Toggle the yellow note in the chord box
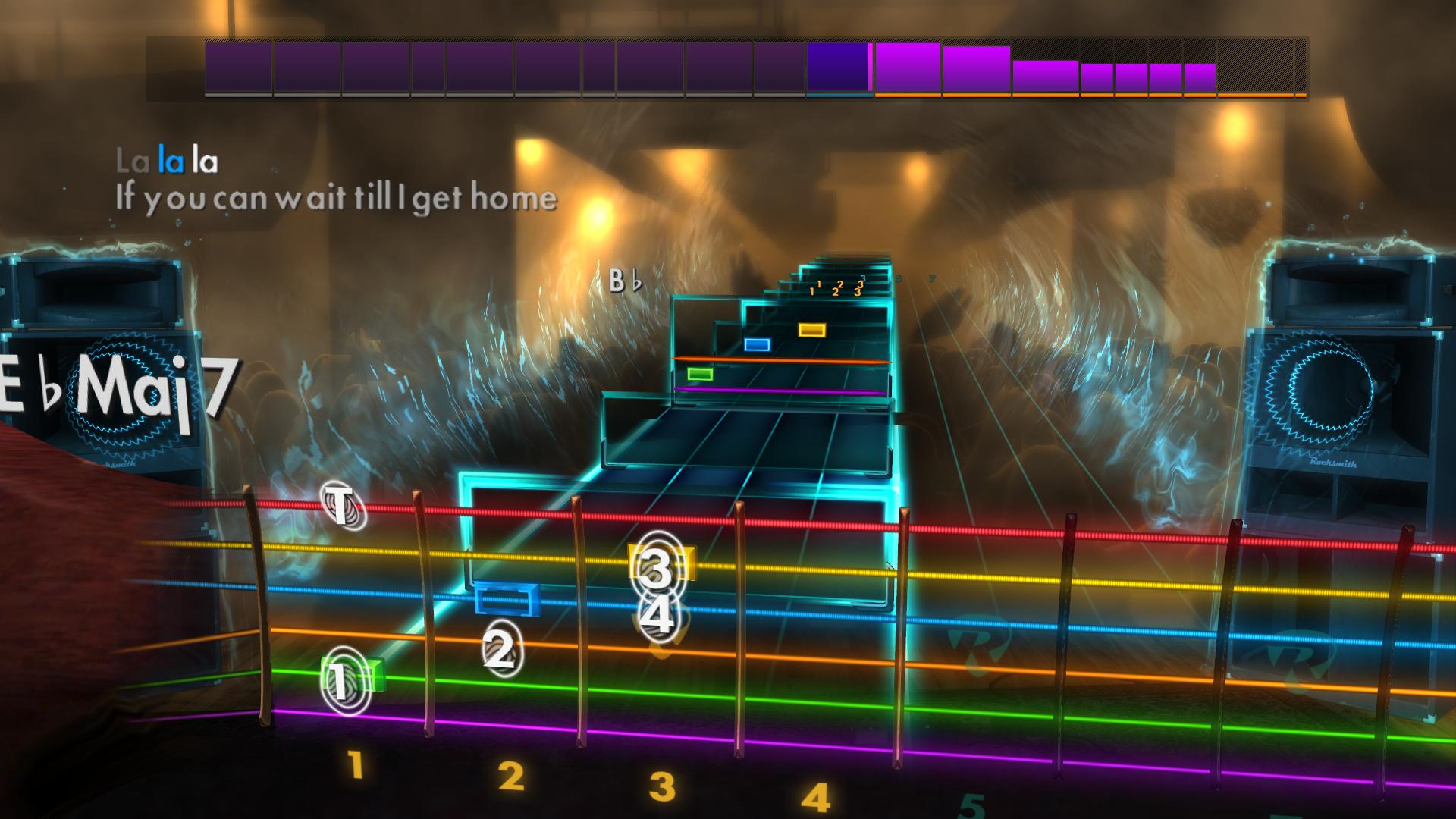1456x819 pixels. 813,329
